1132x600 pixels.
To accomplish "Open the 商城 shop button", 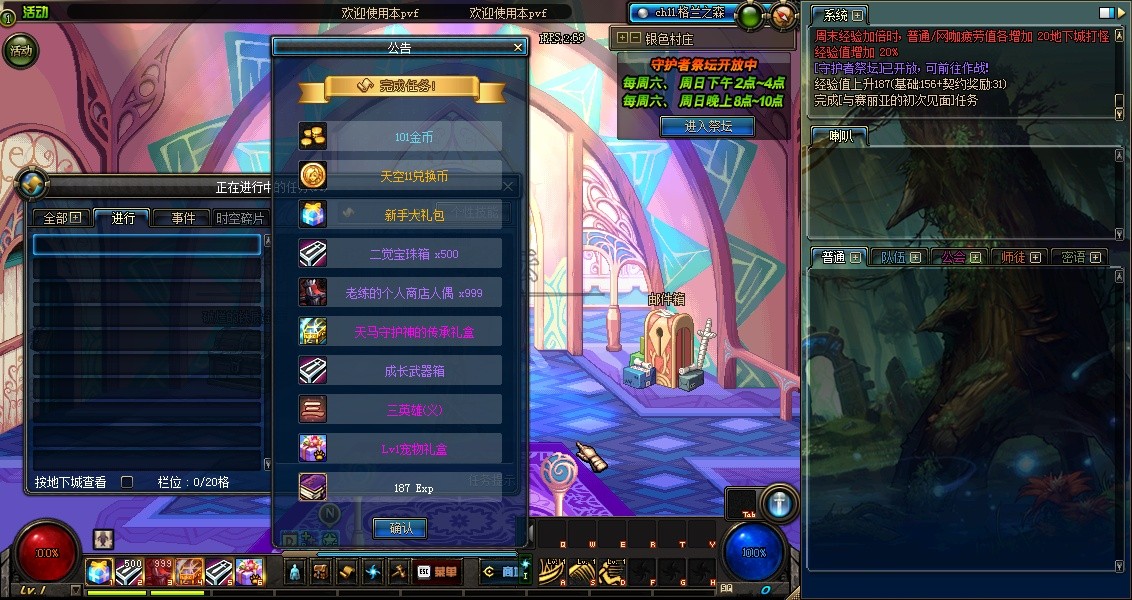I will [500, 572].
